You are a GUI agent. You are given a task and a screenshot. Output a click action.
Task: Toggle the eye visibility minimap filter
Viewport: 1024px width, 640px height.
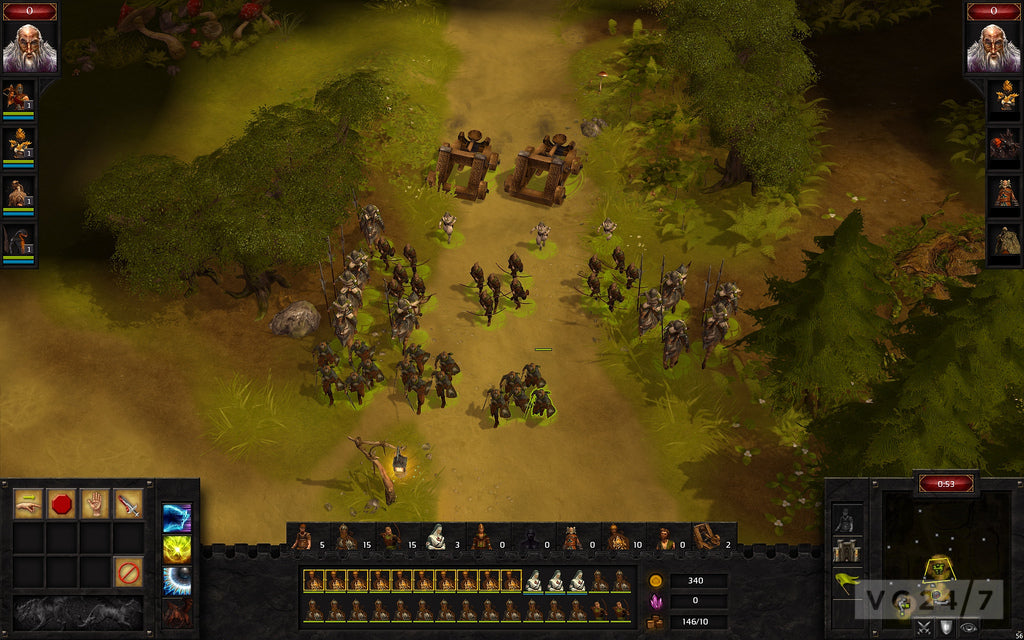(968, 628)
